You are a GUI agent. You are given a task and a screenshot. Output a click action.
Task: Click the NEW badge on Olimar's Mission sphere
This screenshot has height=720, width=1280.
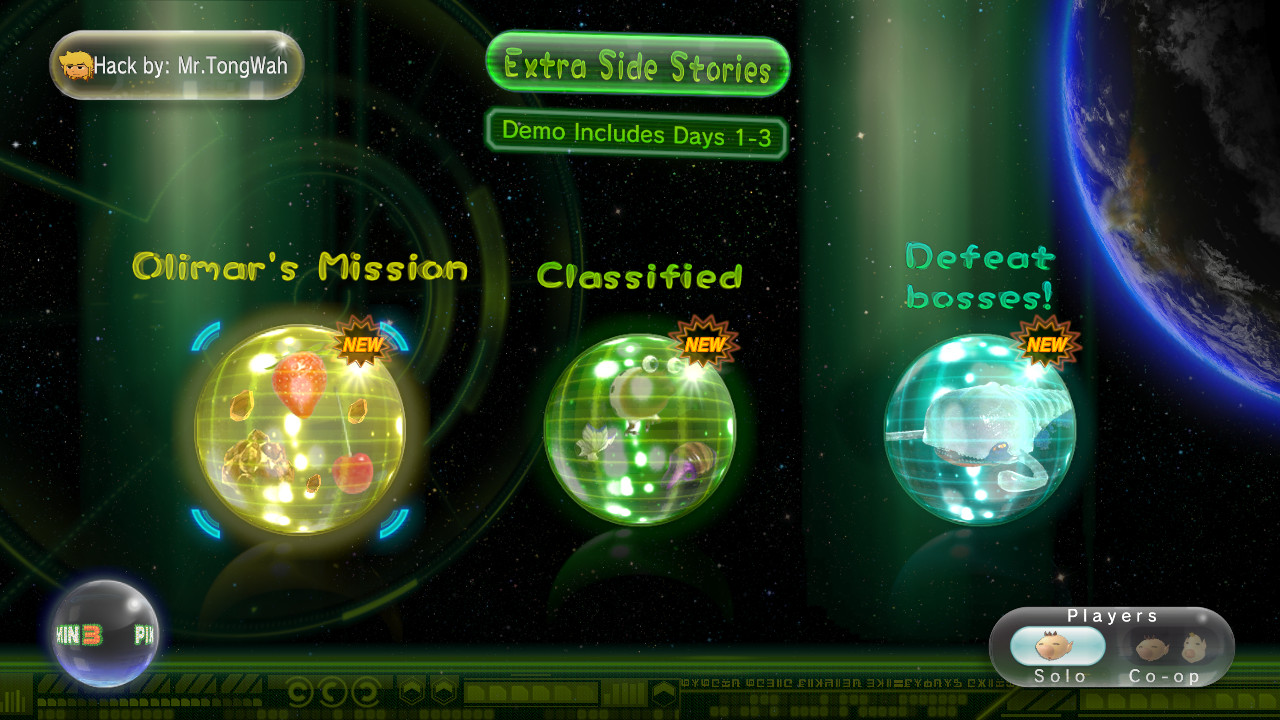click(363, 345)
